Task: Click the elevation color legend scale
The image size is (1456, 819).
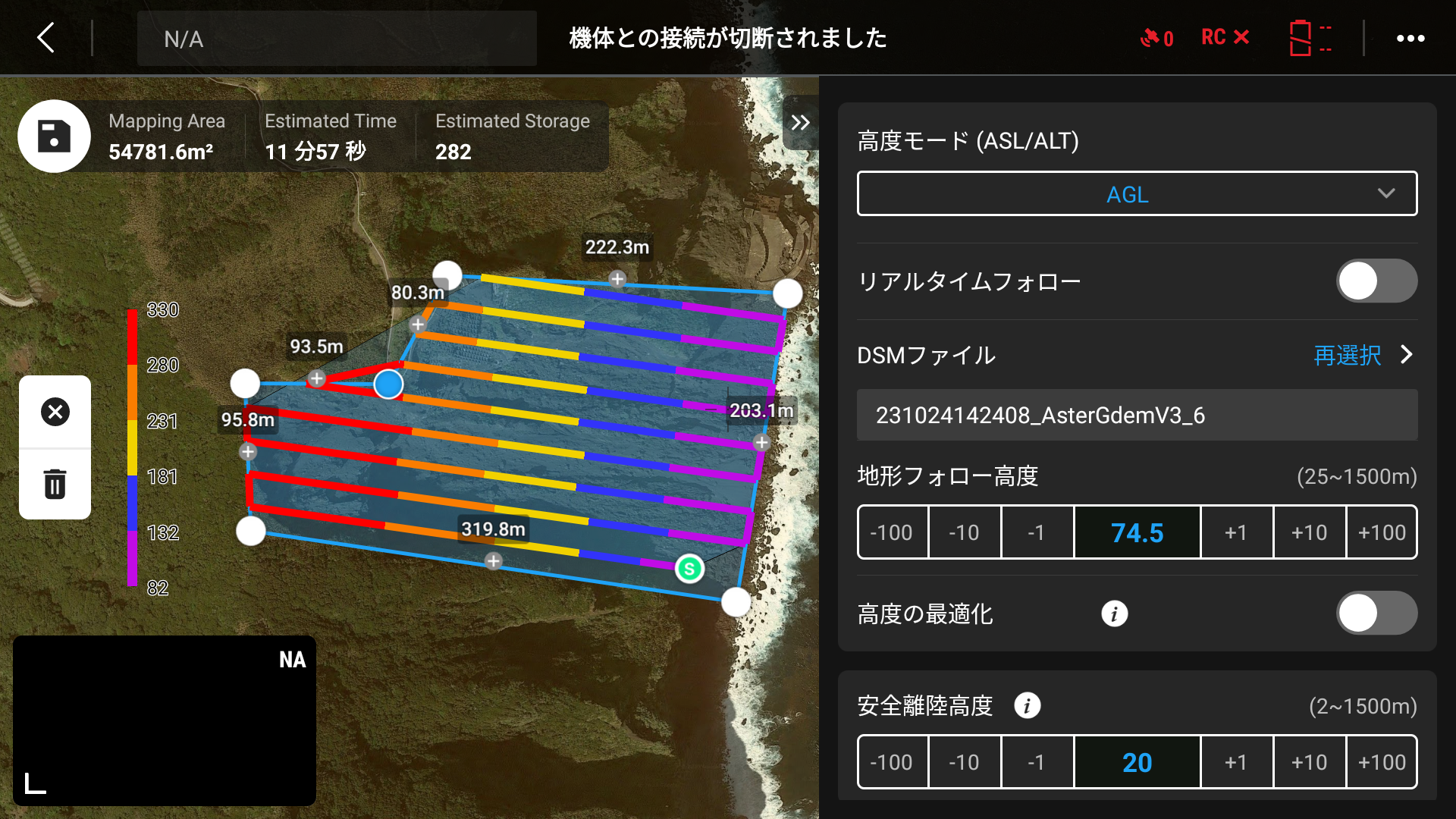Action: [x=135, y=447]
